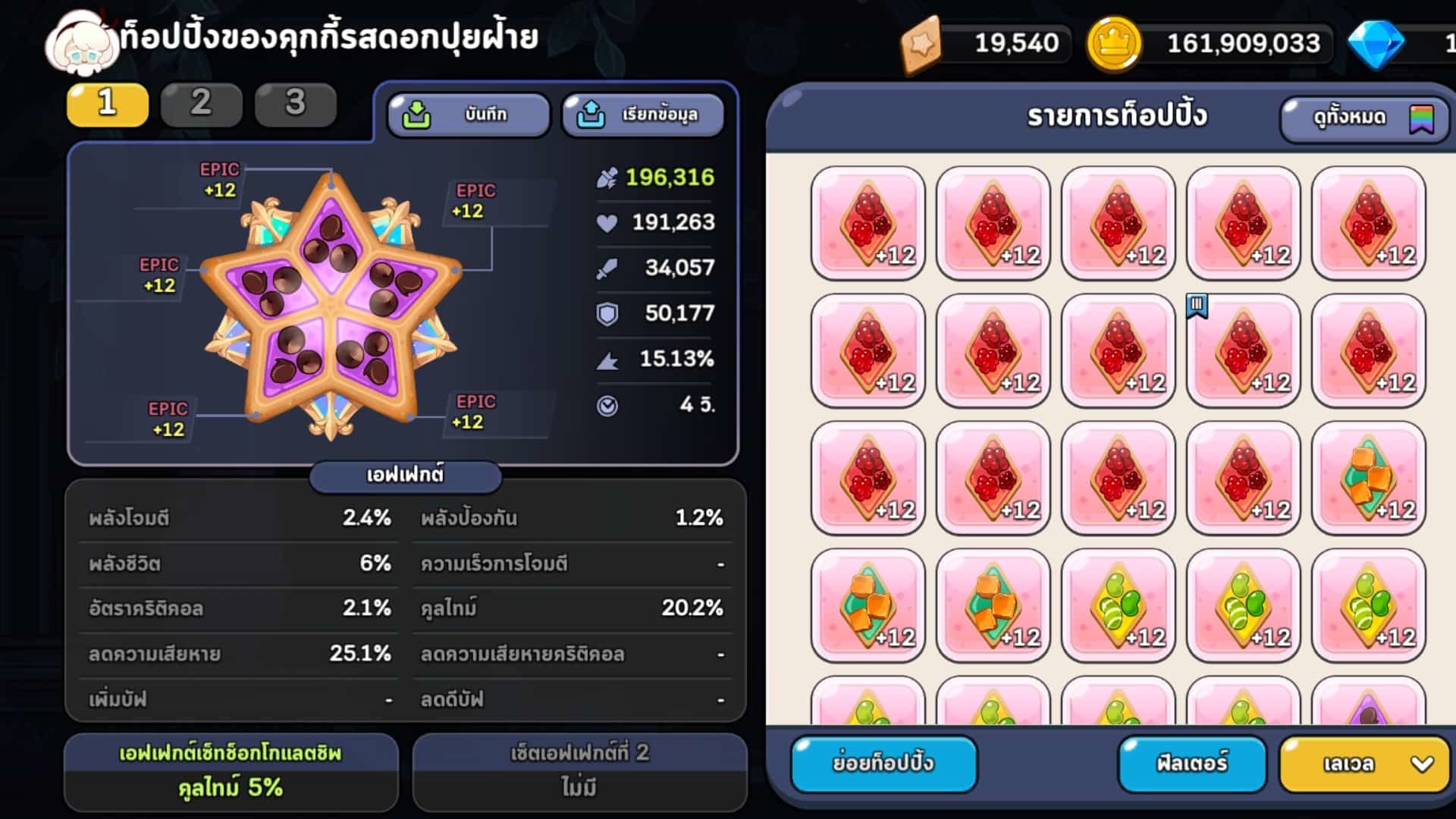Open the ฟิลเตอร์ filter button

(x=1191, y=763)
